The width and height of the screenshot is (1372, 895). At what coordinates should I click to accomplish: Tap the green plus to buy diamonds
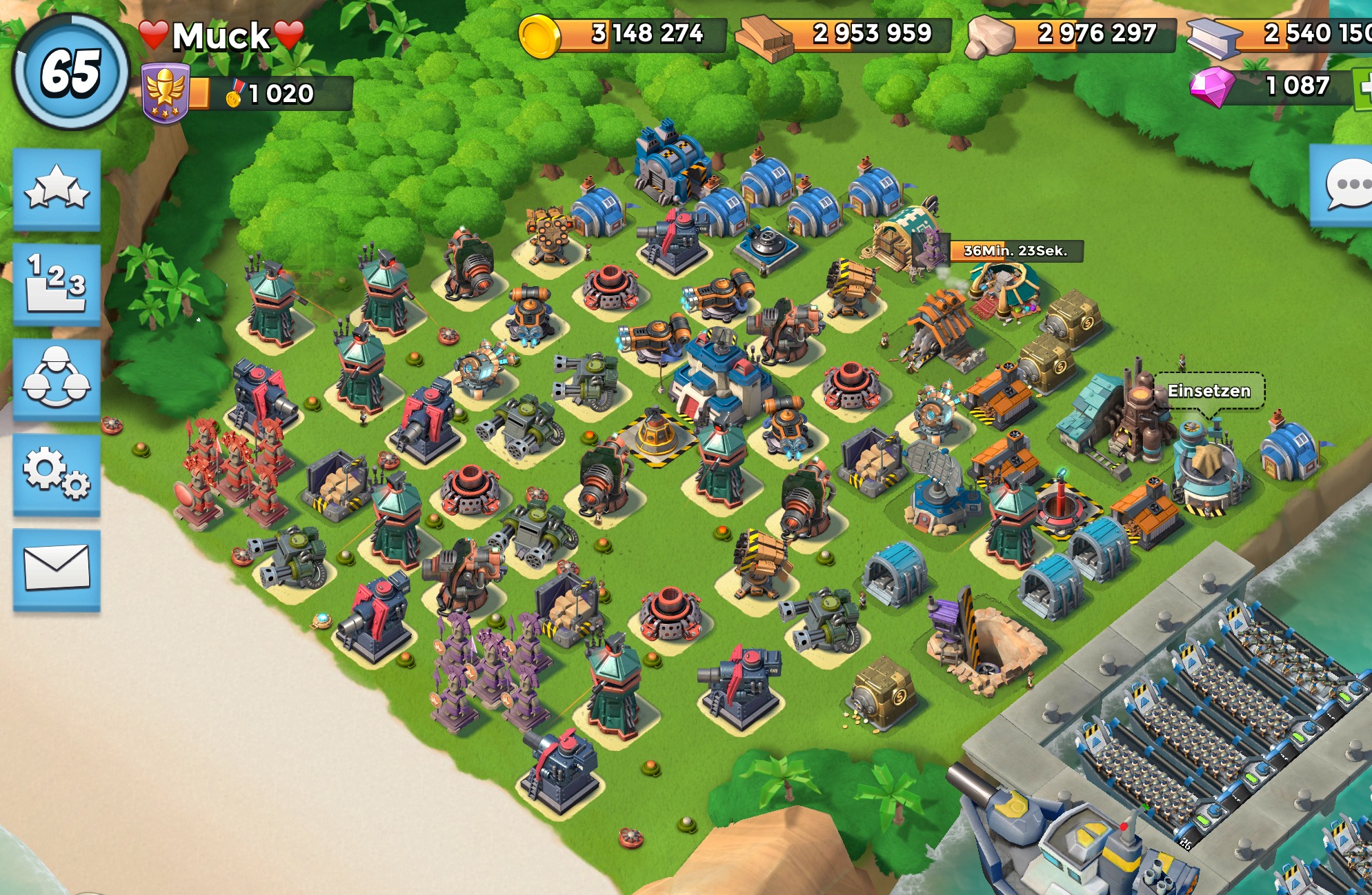point(1362,89)
